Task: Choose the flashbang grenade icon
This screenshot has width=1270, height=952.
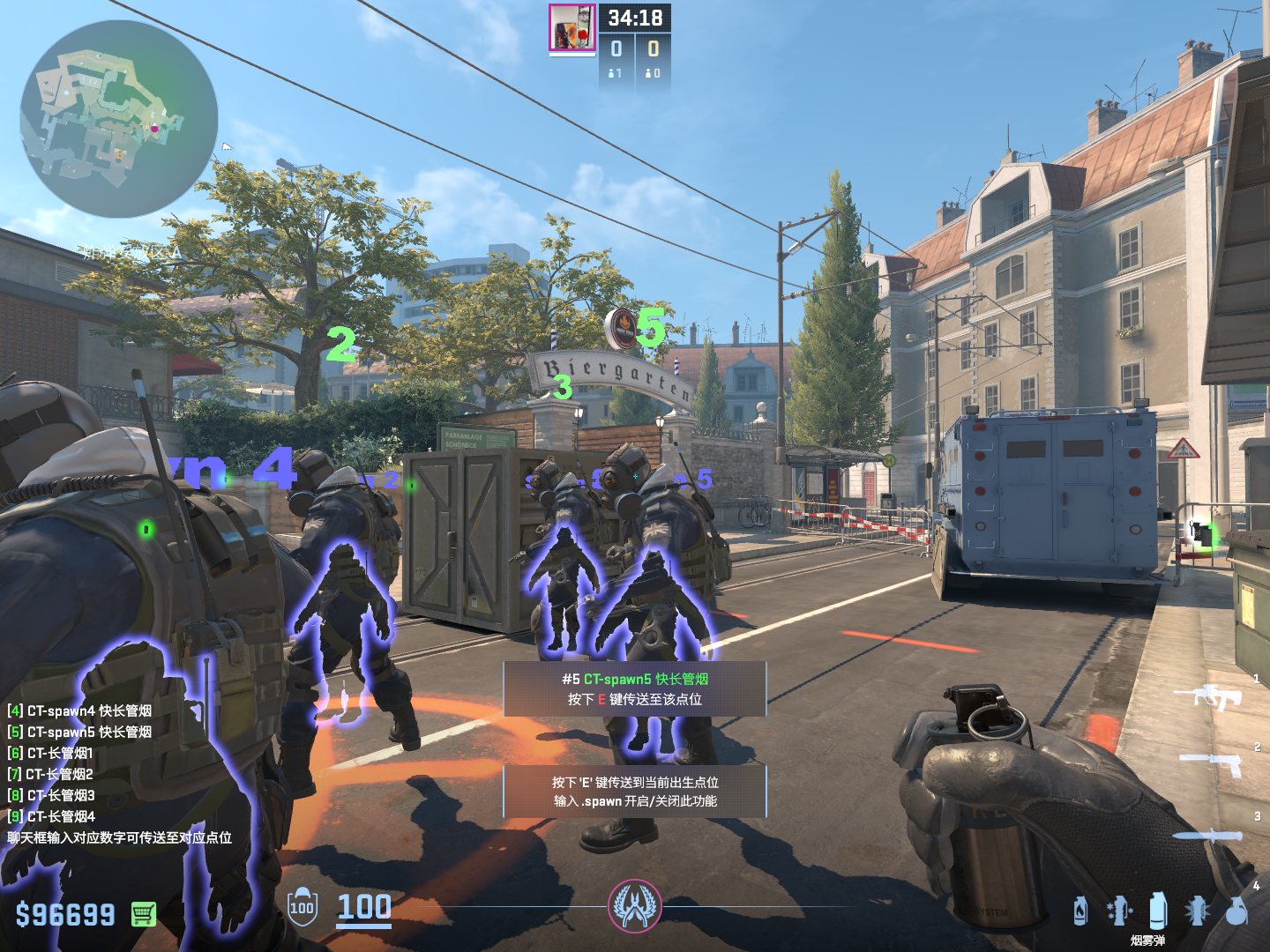Action: click(x=1197, y=911)
